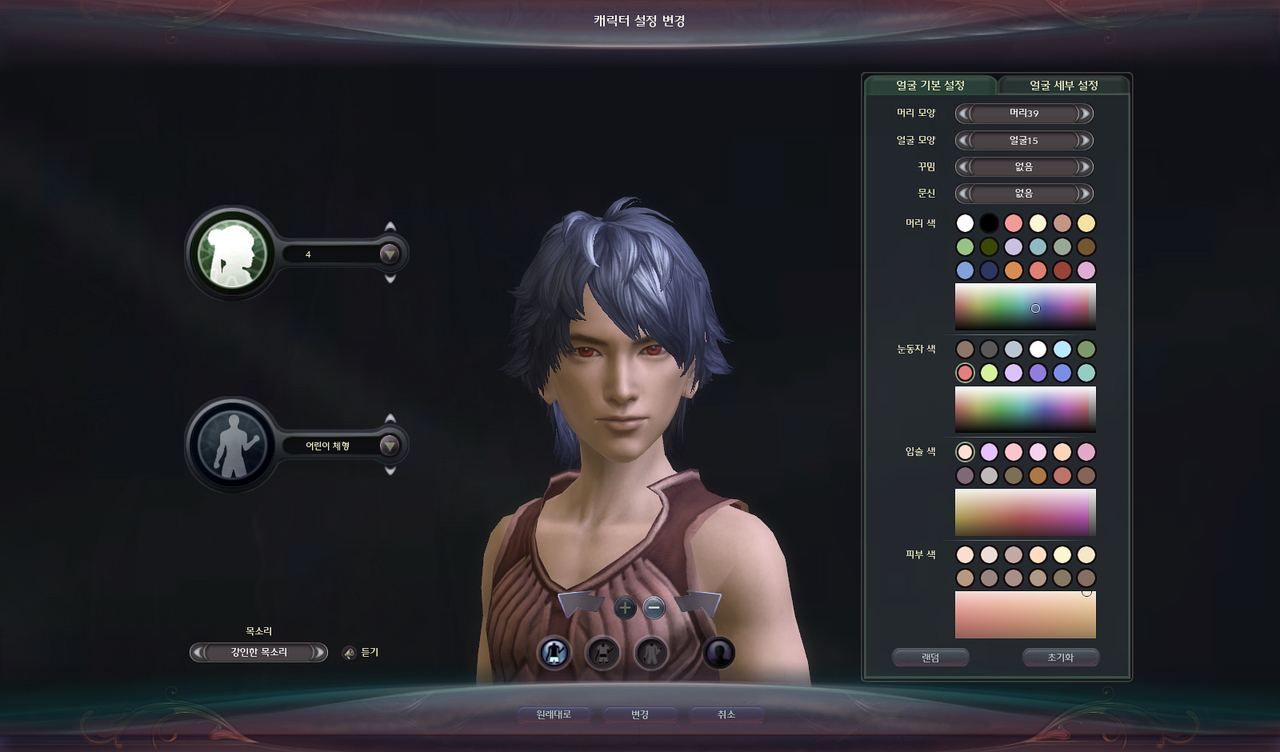Reset settings with the 초기화 button
Screen dimensions: 1280x752
[x=1060, y=658]
